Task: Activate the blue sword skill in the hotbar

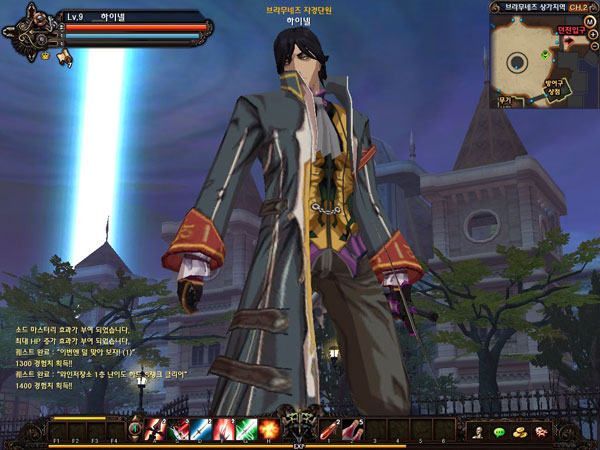Action: [x=201, y=428]
